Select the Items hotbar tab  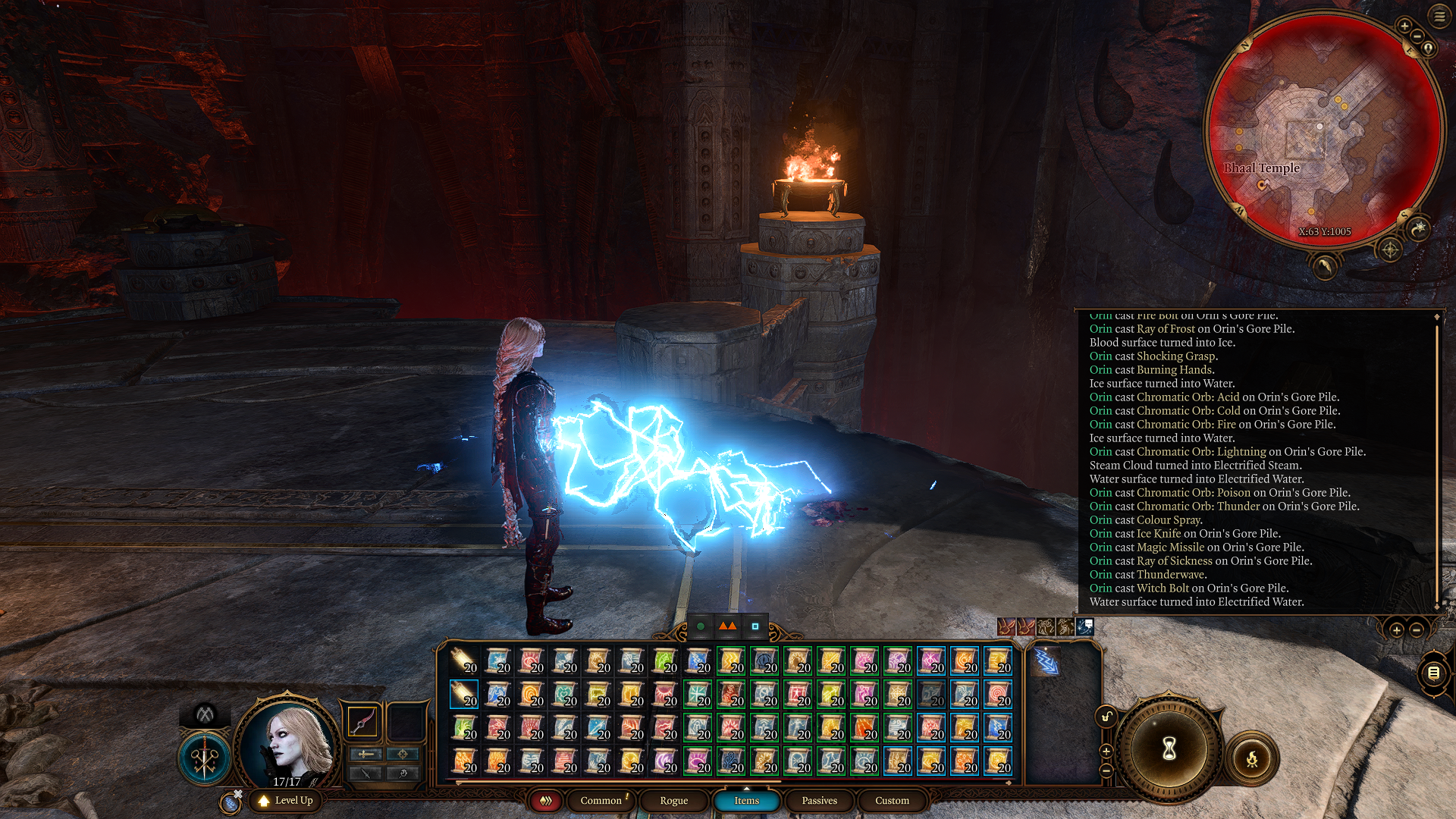click(x=746, y=801)
